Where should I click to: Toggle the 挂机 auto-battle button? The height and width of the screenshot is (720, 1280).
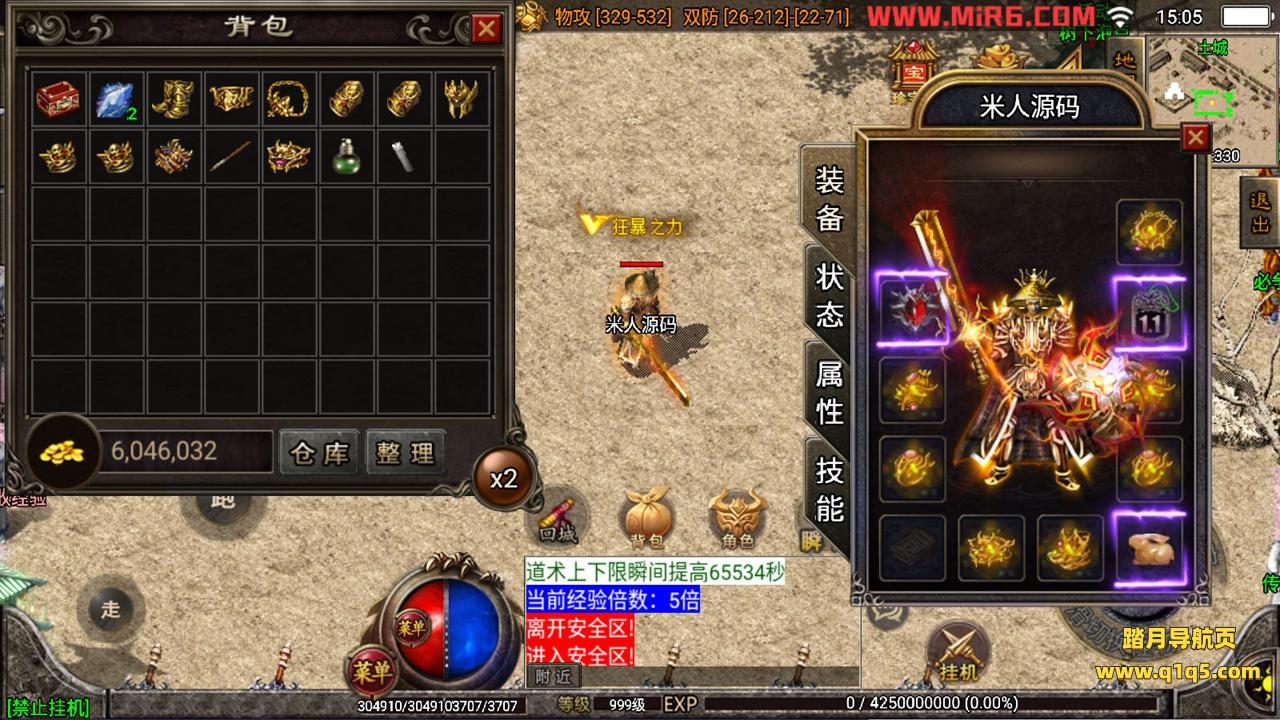pyautogui.click(x=958, y=652)
